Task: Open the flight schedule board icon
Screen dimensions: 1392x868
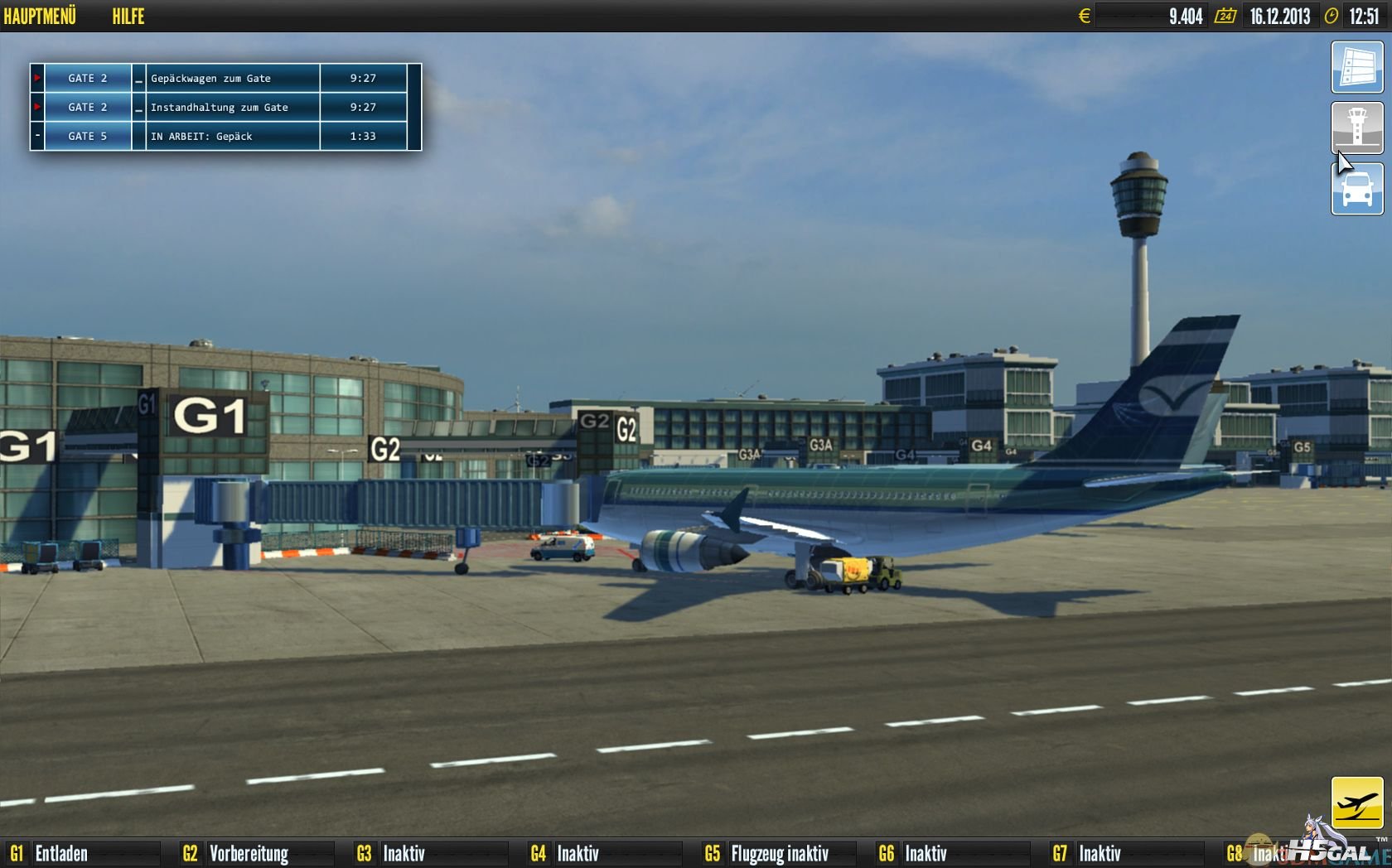Action: coord(1356,67)
